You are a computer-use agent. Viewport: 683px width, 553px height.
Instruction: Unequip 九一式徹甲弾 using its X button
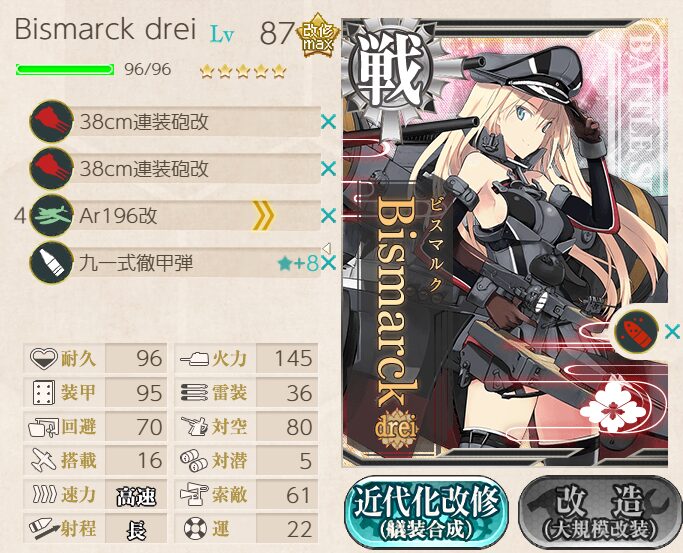coord(329,264)
